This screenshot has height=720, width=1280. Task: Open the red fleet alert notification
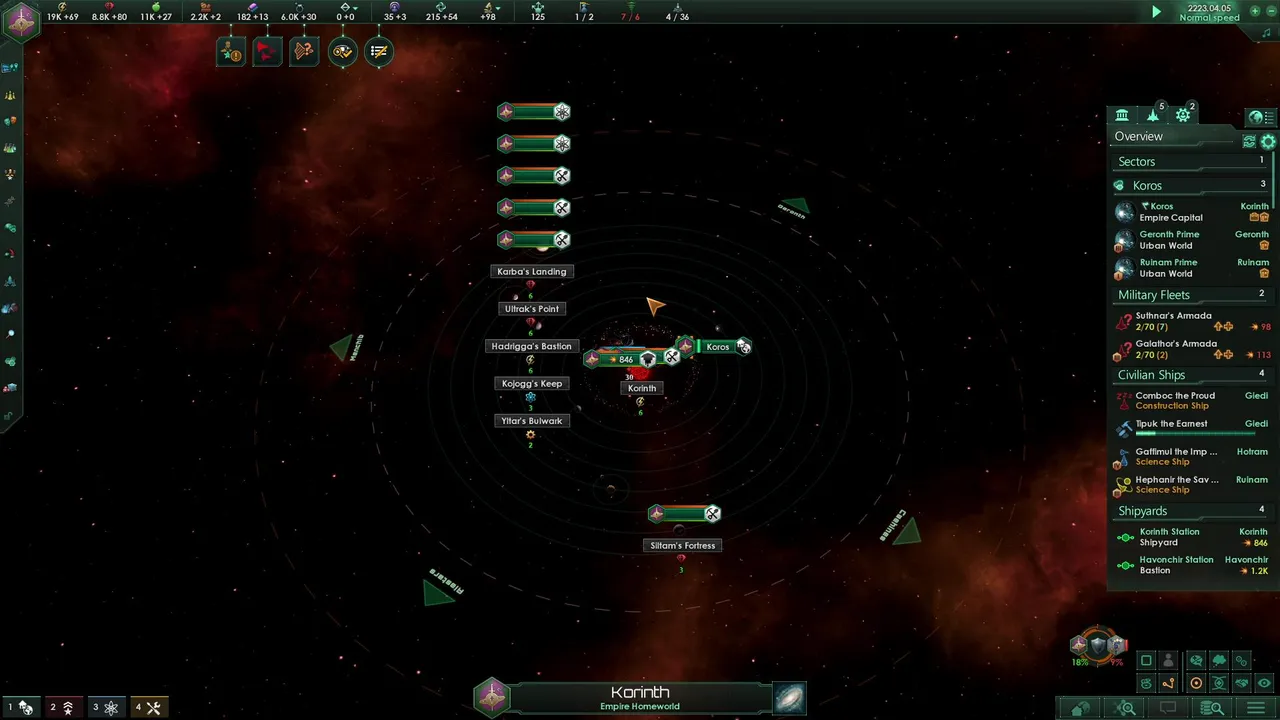click(267, 51)
